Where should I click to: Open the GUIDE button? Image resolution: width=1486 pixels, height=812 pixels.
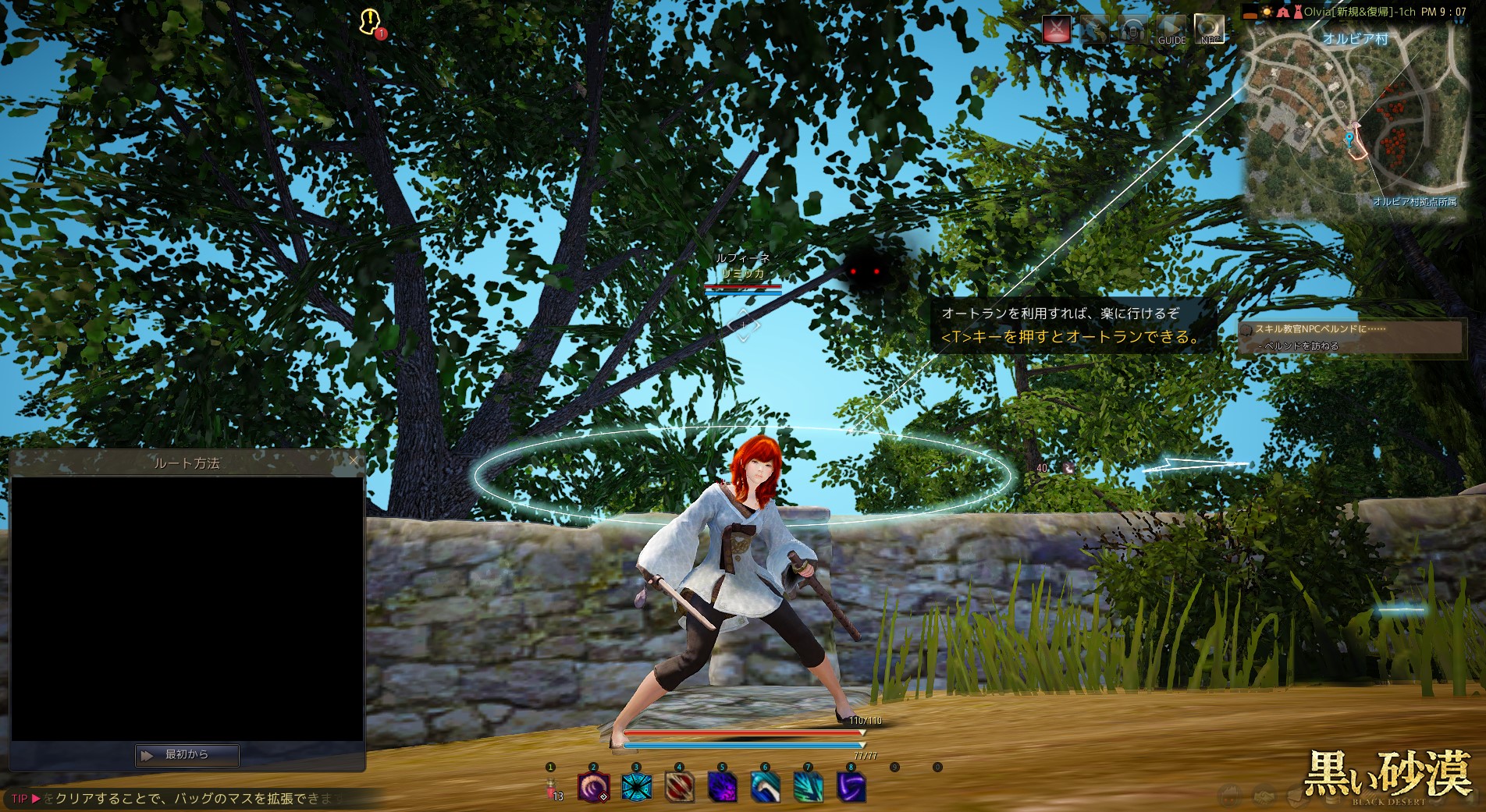(x=1171, y=30)
